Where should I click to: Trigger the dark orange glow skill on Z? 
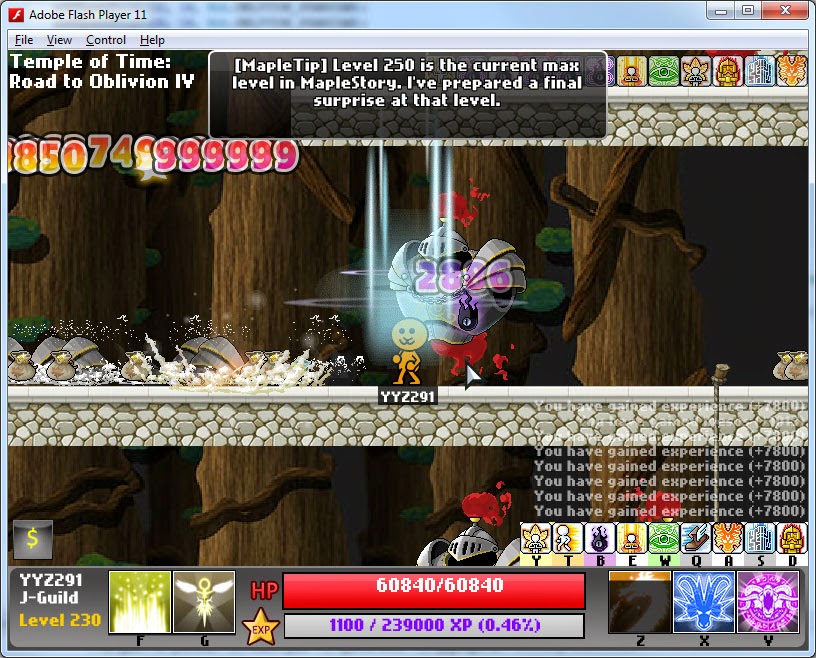tap(640, 602)
